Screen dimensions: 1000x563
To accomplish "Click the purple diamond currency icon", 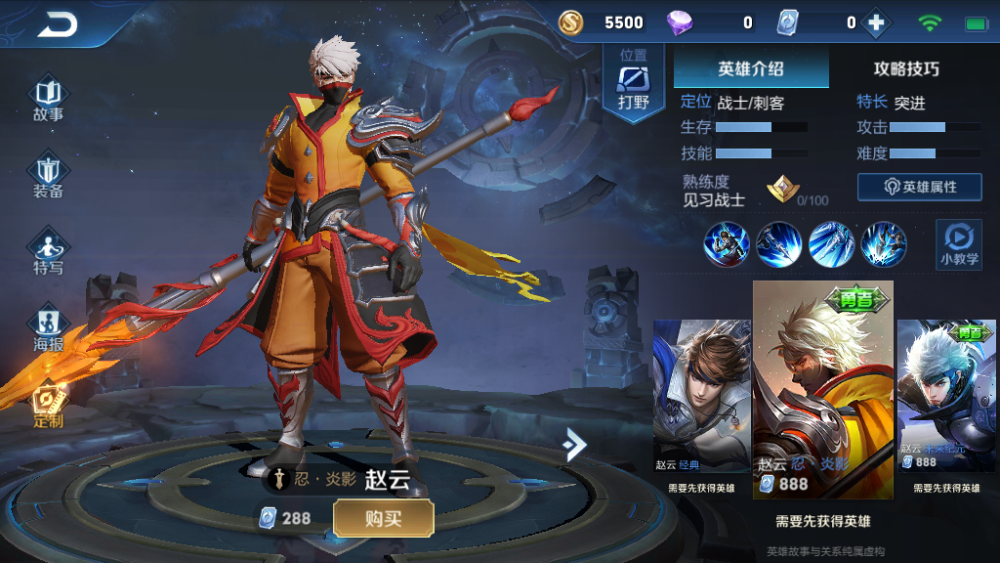I will click(x=680, y=23).
